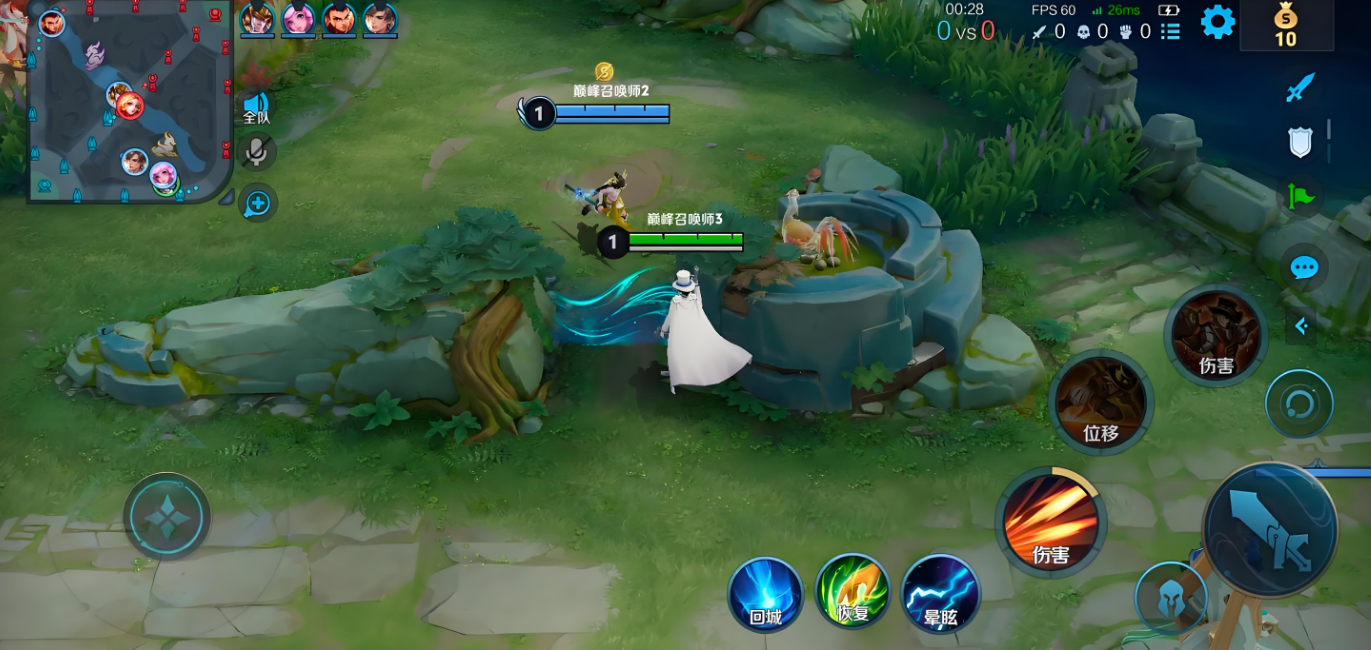Activate the 回城 recall spell
1371x650 pixels.
click(765, 594)
